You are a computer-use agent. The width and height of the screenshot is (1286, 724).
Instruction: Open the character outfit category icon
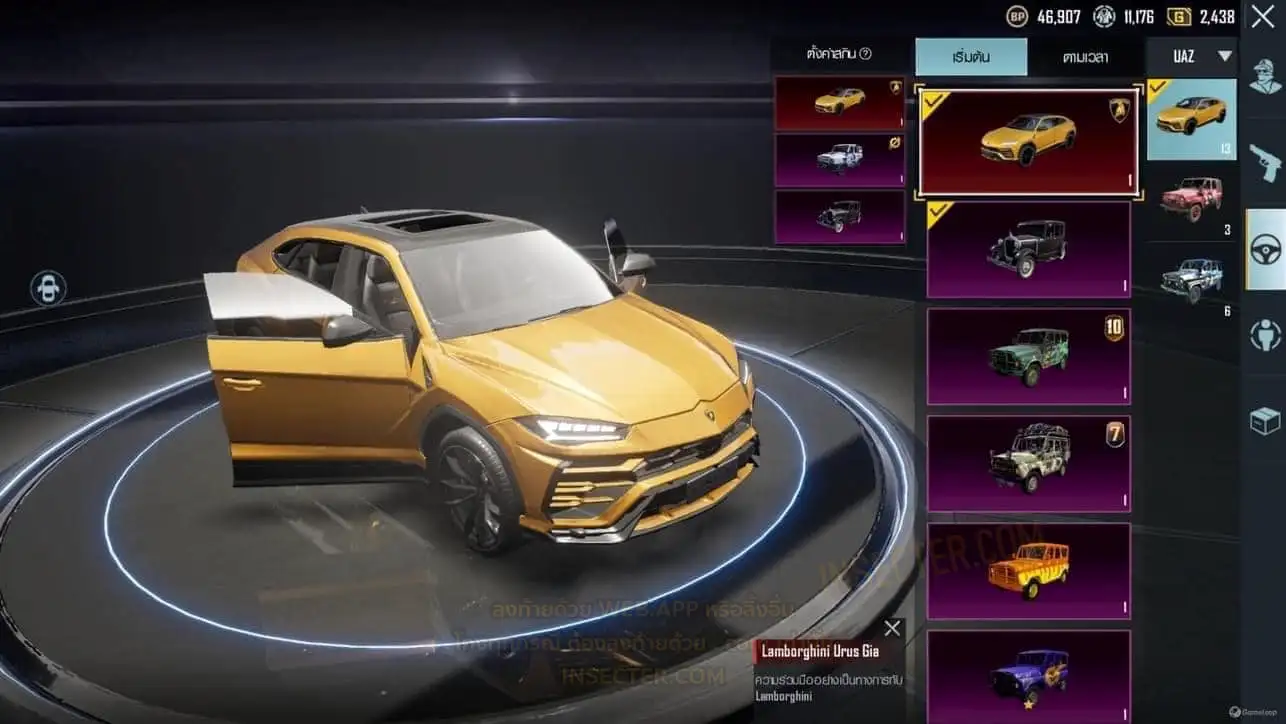[x=1265, y=78]
